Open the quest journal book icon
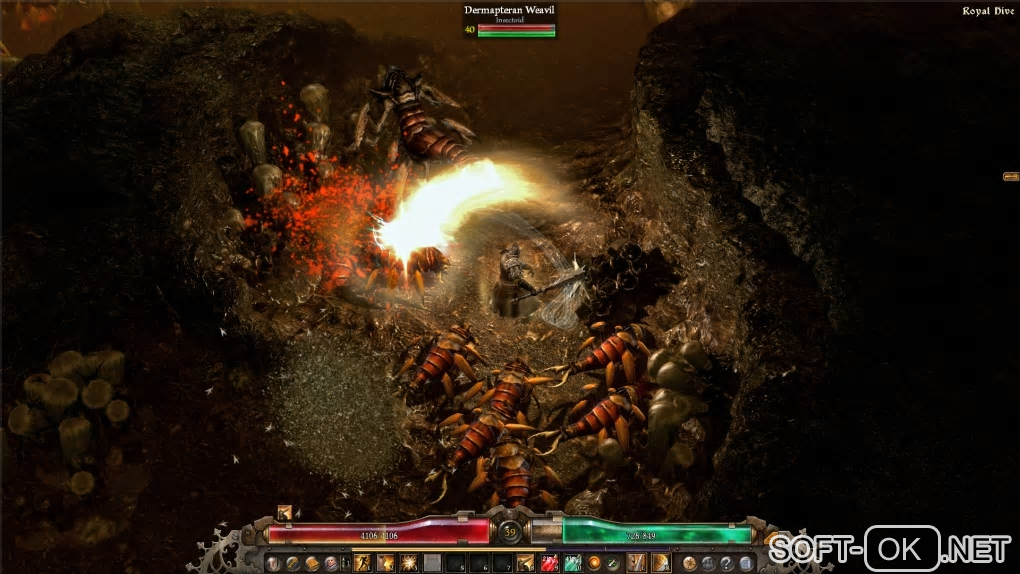 tap(312, 563)
